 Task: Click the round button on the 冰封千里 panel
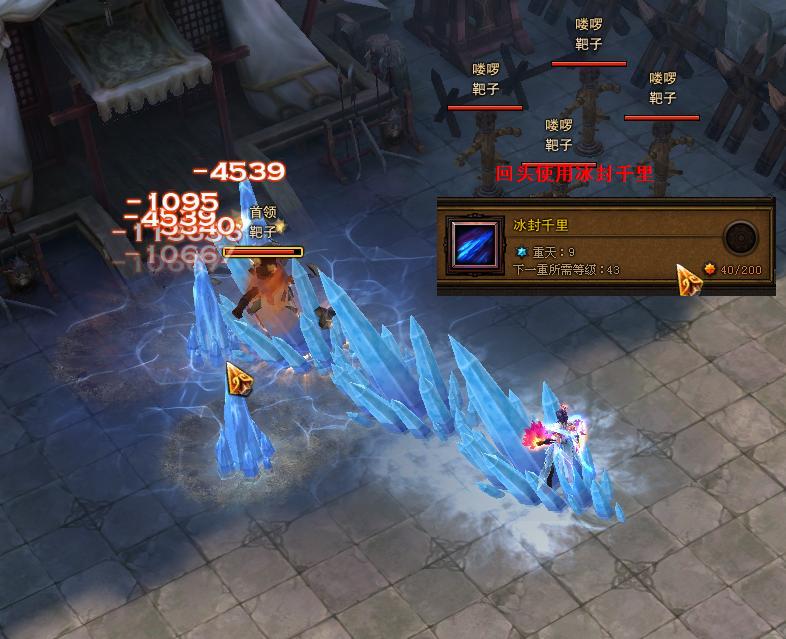click(x=740, y=238)
